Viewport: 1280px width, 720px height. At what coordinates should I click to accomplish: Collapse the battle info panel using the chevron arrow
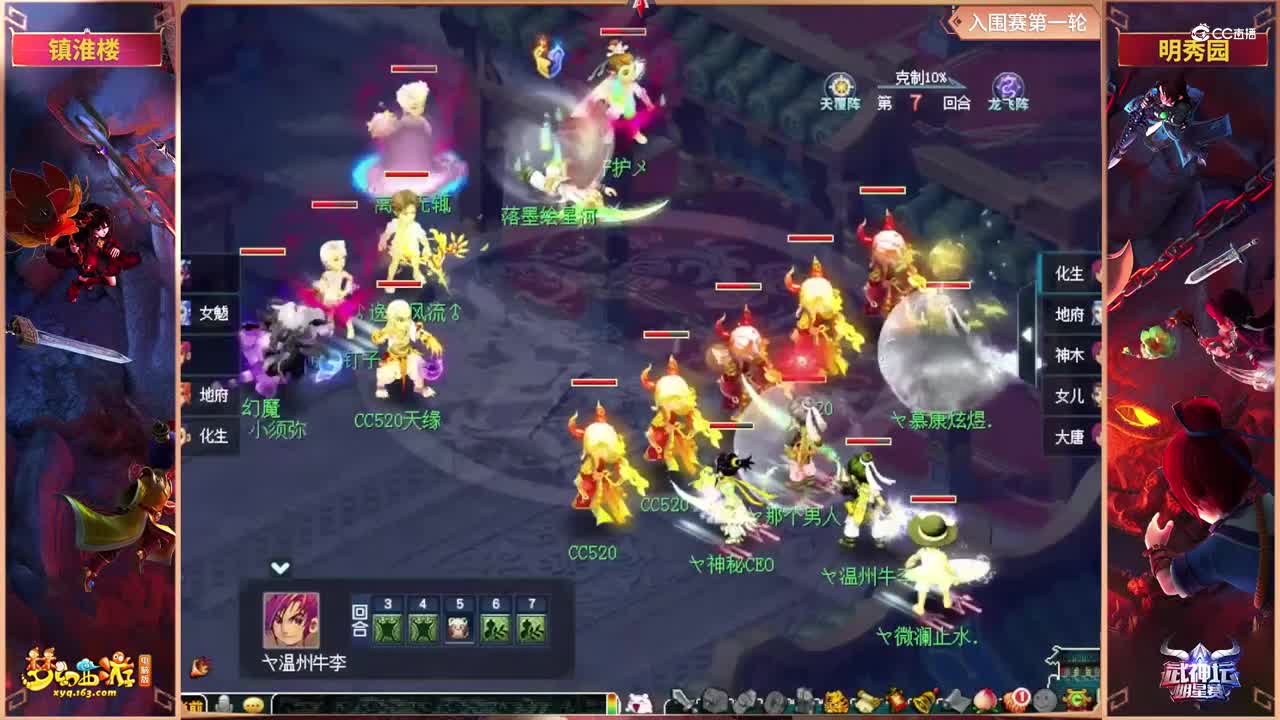pos(278,567)
